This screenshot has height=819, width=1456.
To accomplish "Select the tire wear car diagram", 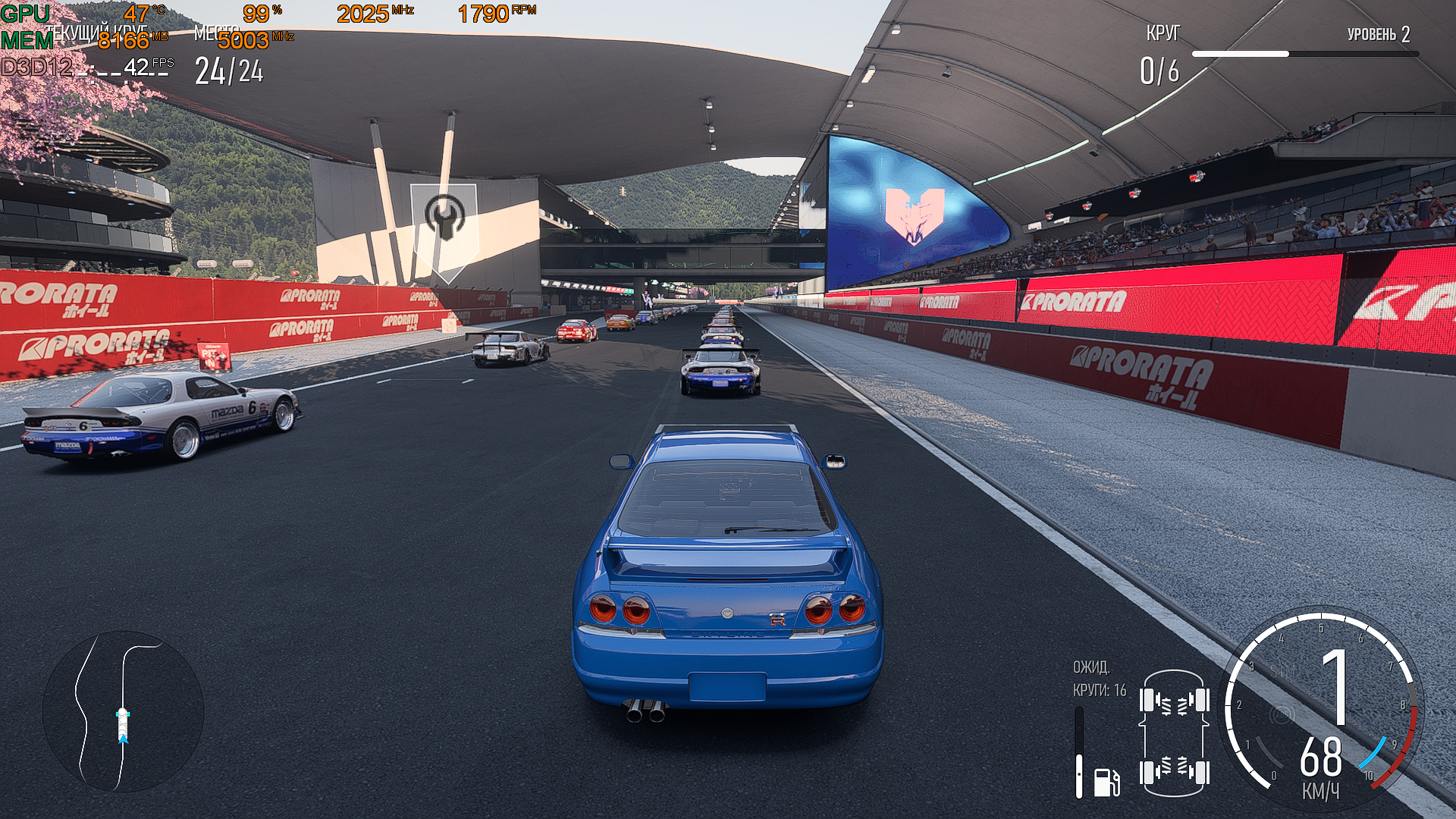I will [x=1174, y=733].
